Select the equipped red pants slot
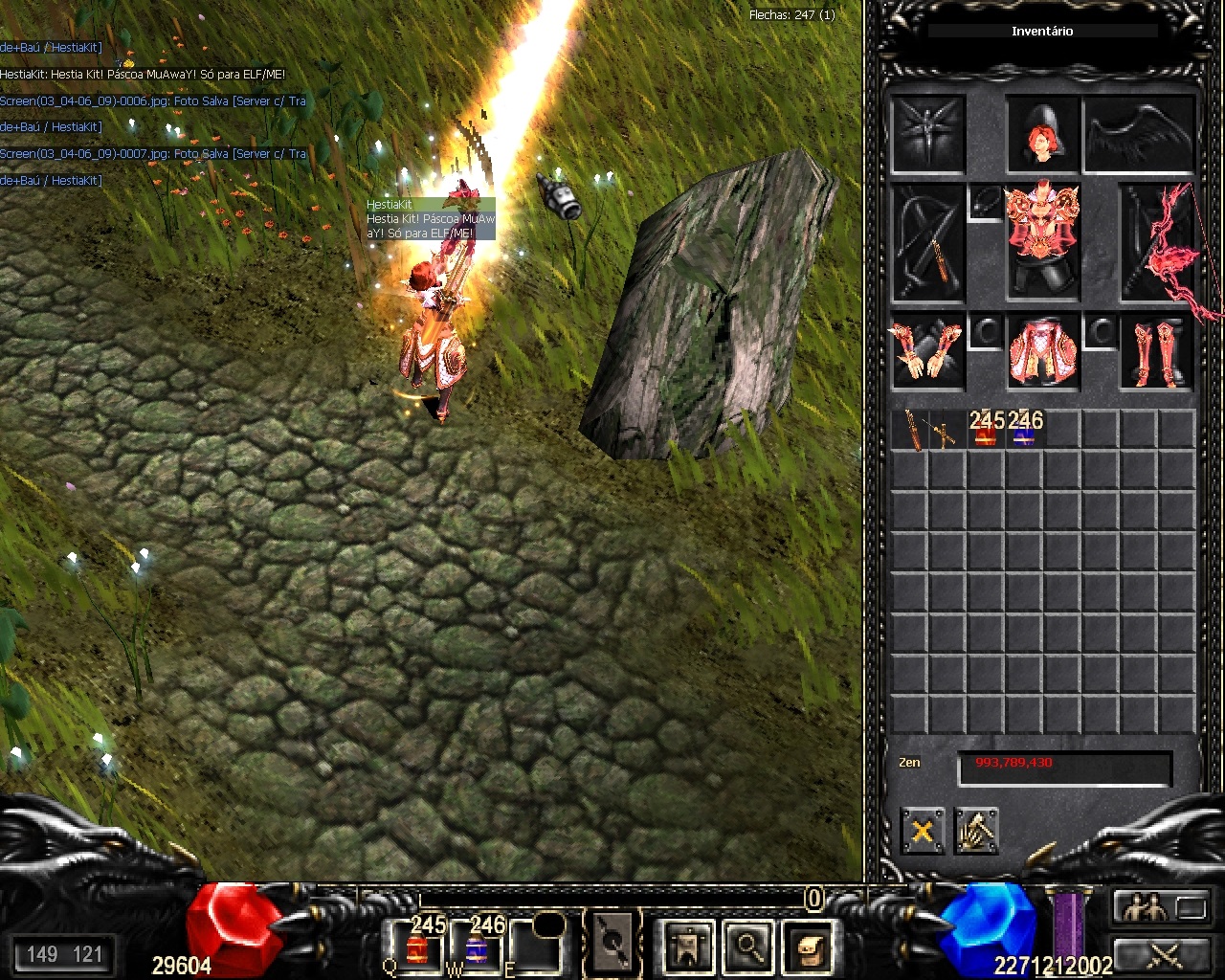This screenshot has width=1225, height=980. click(x=1042, y=351)
